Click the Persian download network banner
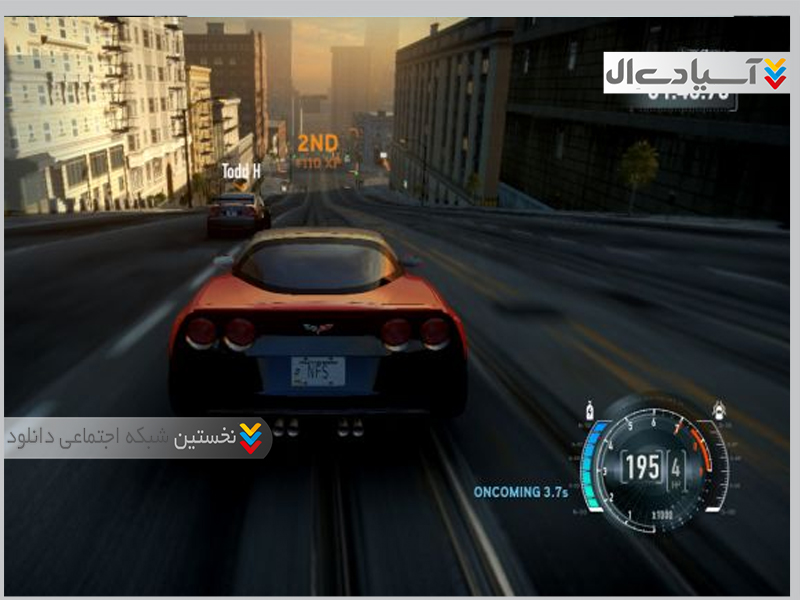The width and height of the screenshot is (800, 600). point(138,438)
